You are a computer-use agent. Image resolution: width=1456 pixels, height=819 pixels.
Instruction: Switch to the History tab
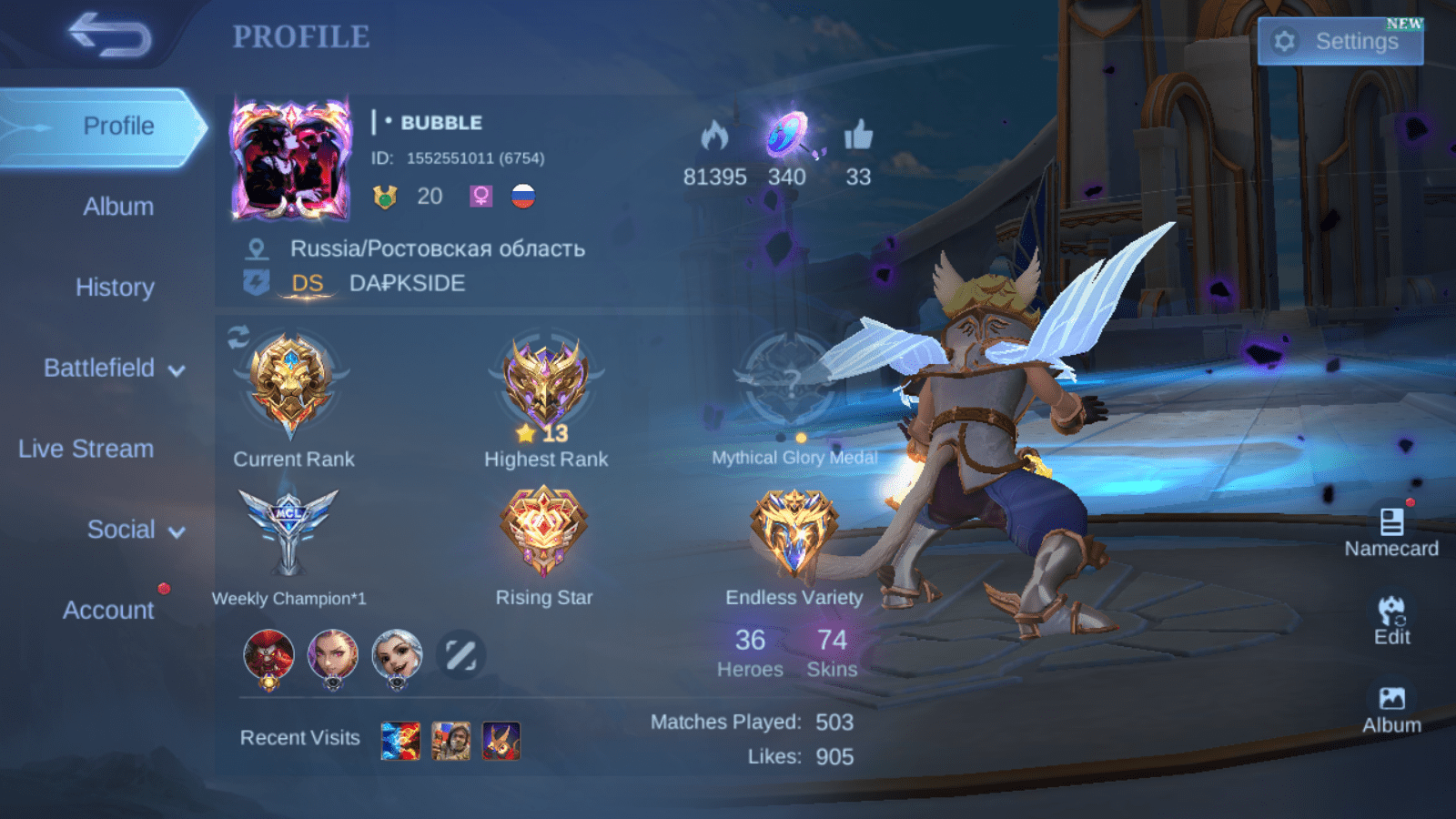[x=116, y=288]
